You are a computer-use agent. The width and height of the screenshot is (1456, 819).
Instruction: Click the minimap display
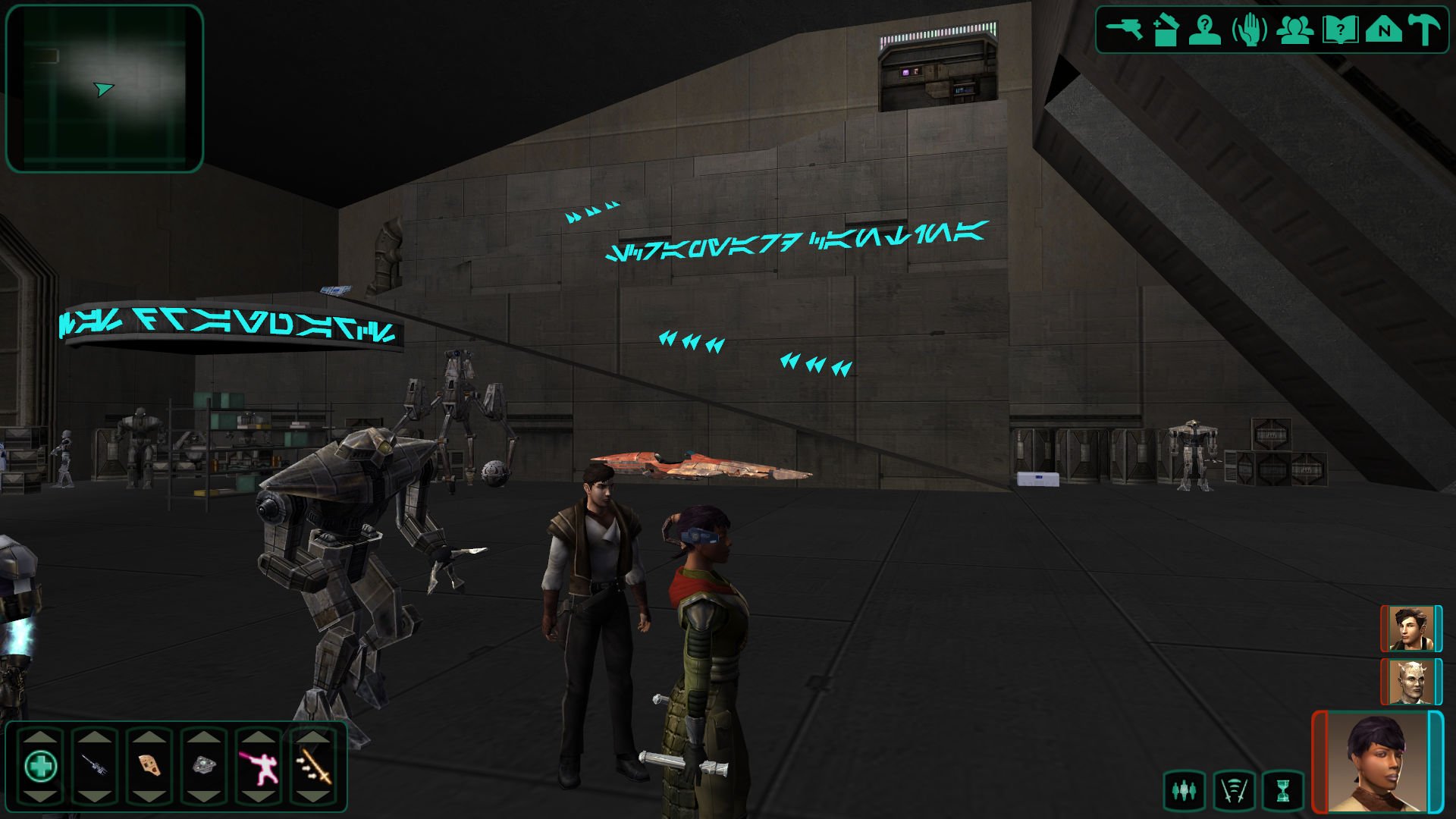pyautogui.click(x=105, y=89)
